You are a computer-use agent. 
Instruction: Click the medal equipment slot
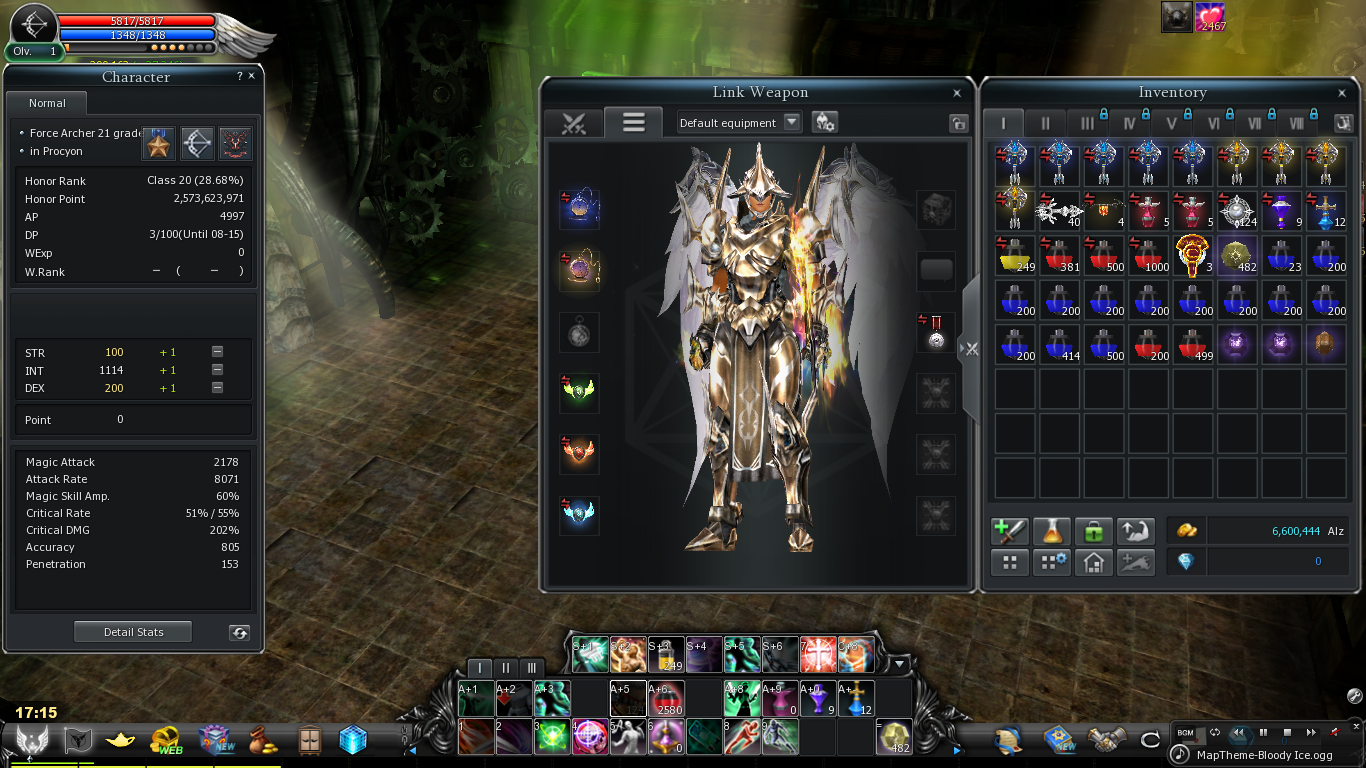click(935, 331)
